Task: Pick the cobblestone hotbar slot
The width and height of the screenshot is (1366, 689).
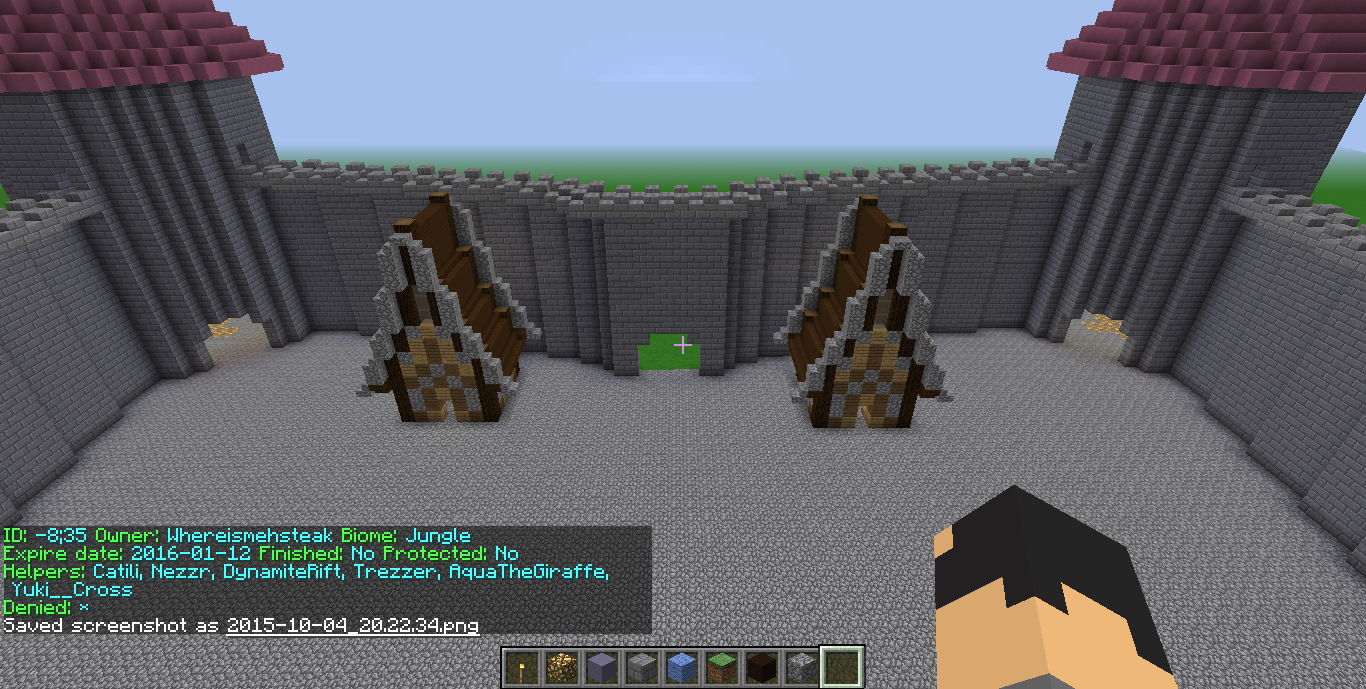Action: [801, 667]
